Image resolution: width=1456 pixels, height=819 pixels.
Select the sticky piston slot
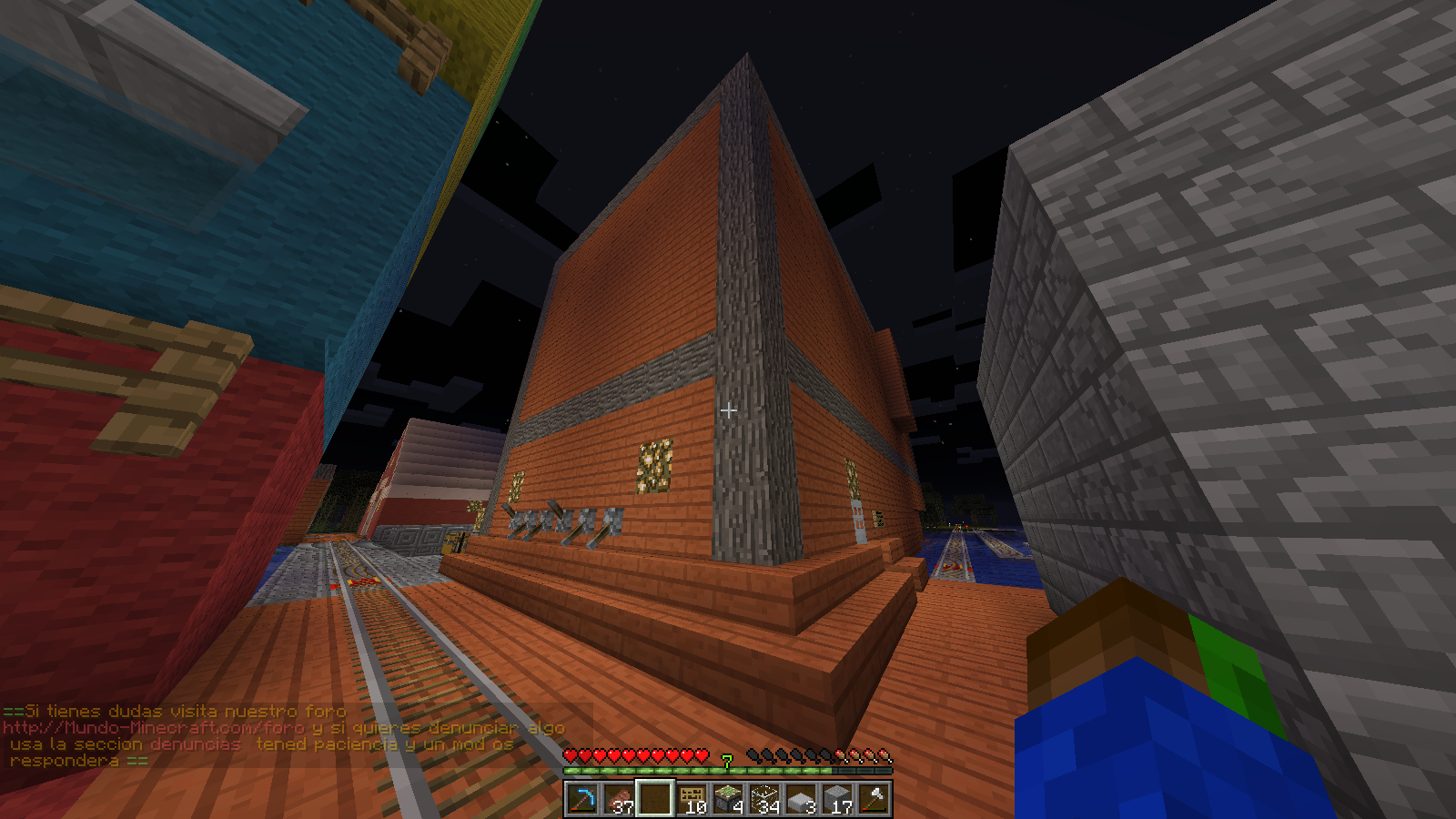pos(728,799)
